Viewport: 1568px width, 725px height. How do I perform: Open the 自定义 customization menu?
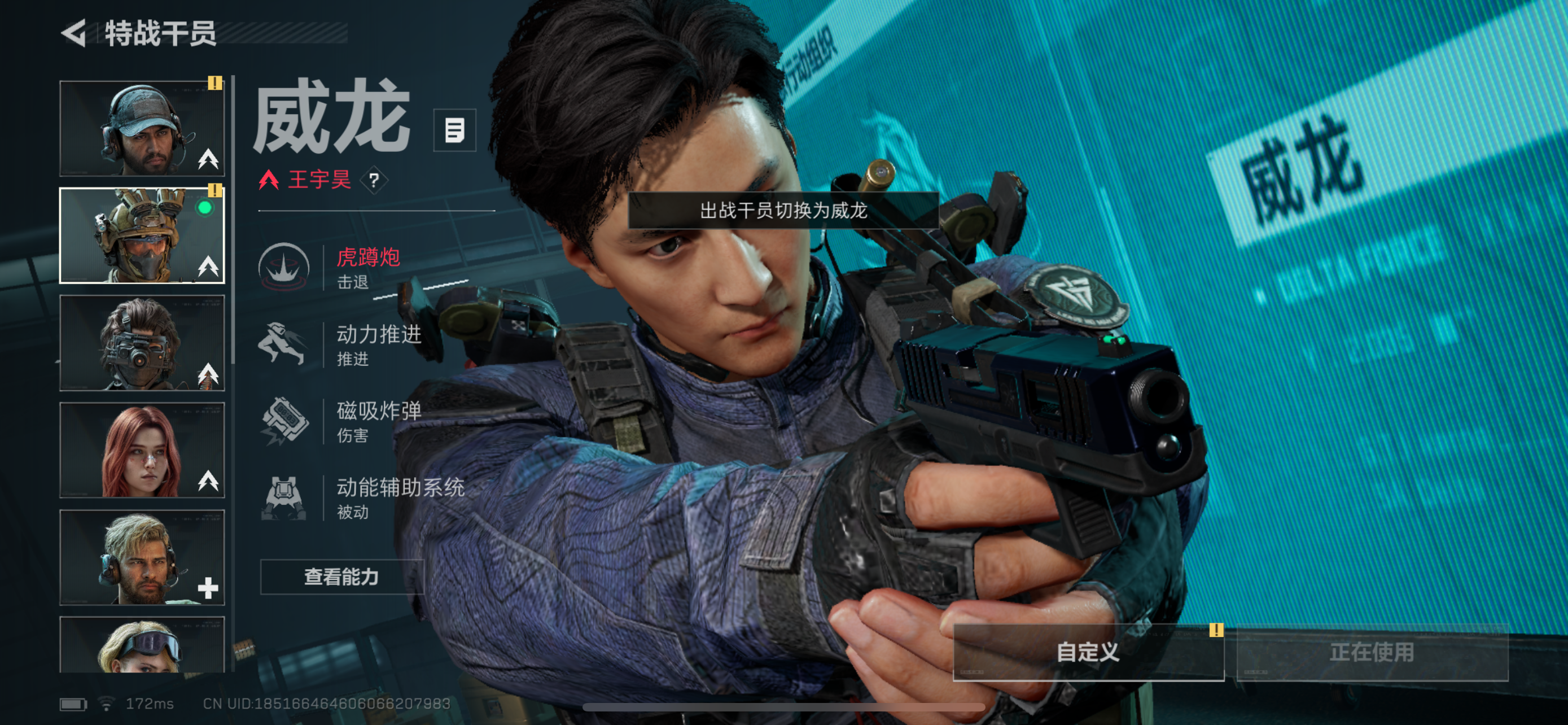[1088, 652]
